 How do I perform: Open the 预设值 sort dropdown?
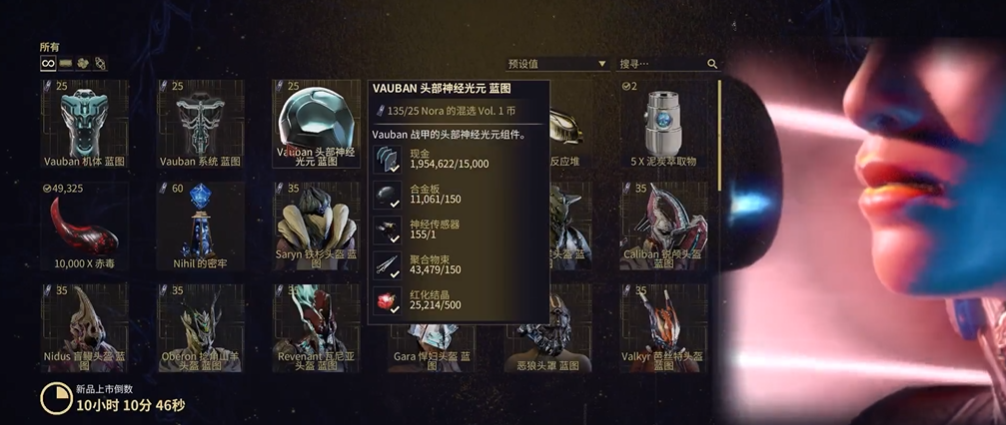click(x=556, y=64)
